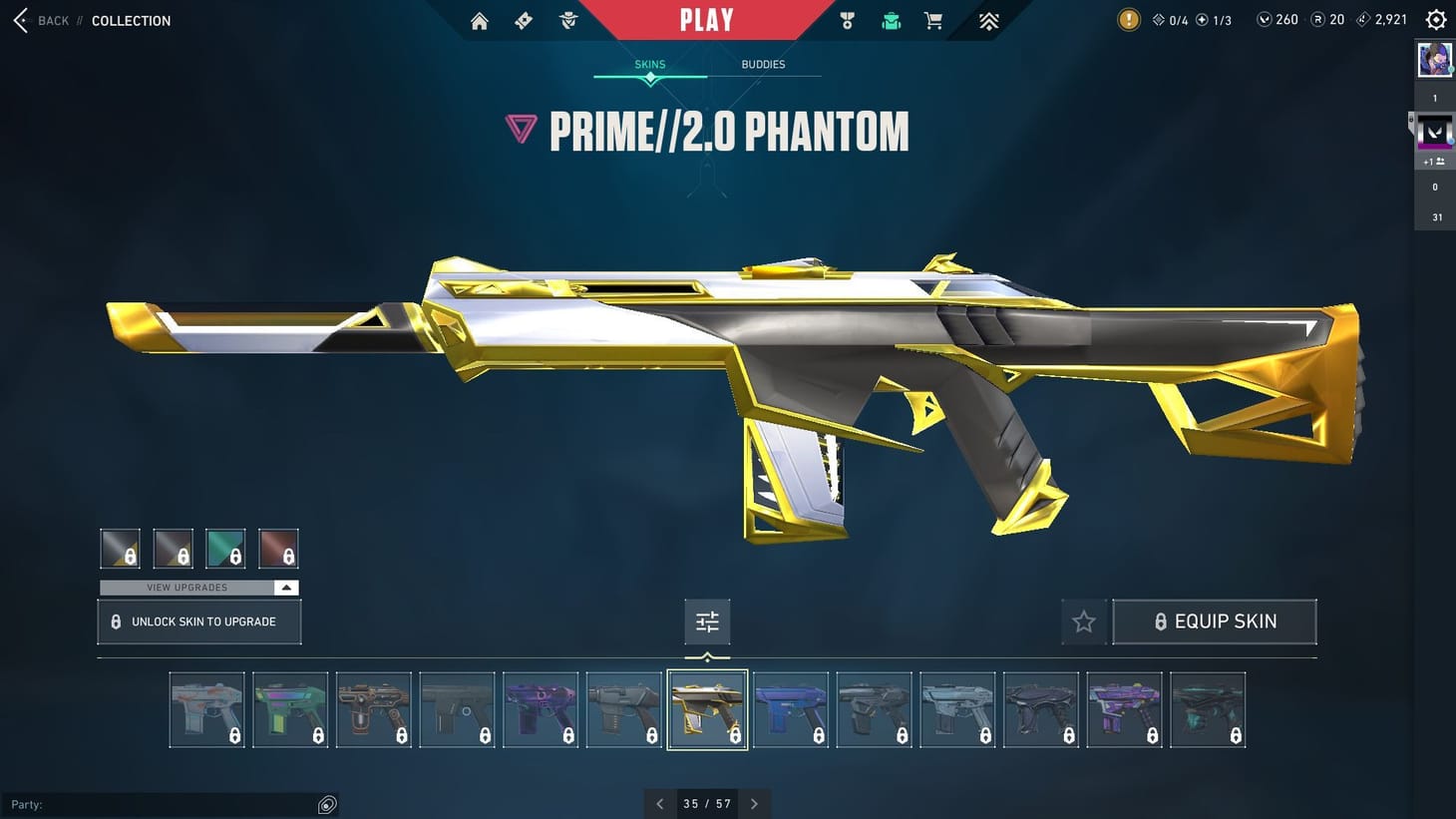Advance to next skin page arrow
The height and width of the screenshot is (819, 1456).
click(x=755, y=803)
